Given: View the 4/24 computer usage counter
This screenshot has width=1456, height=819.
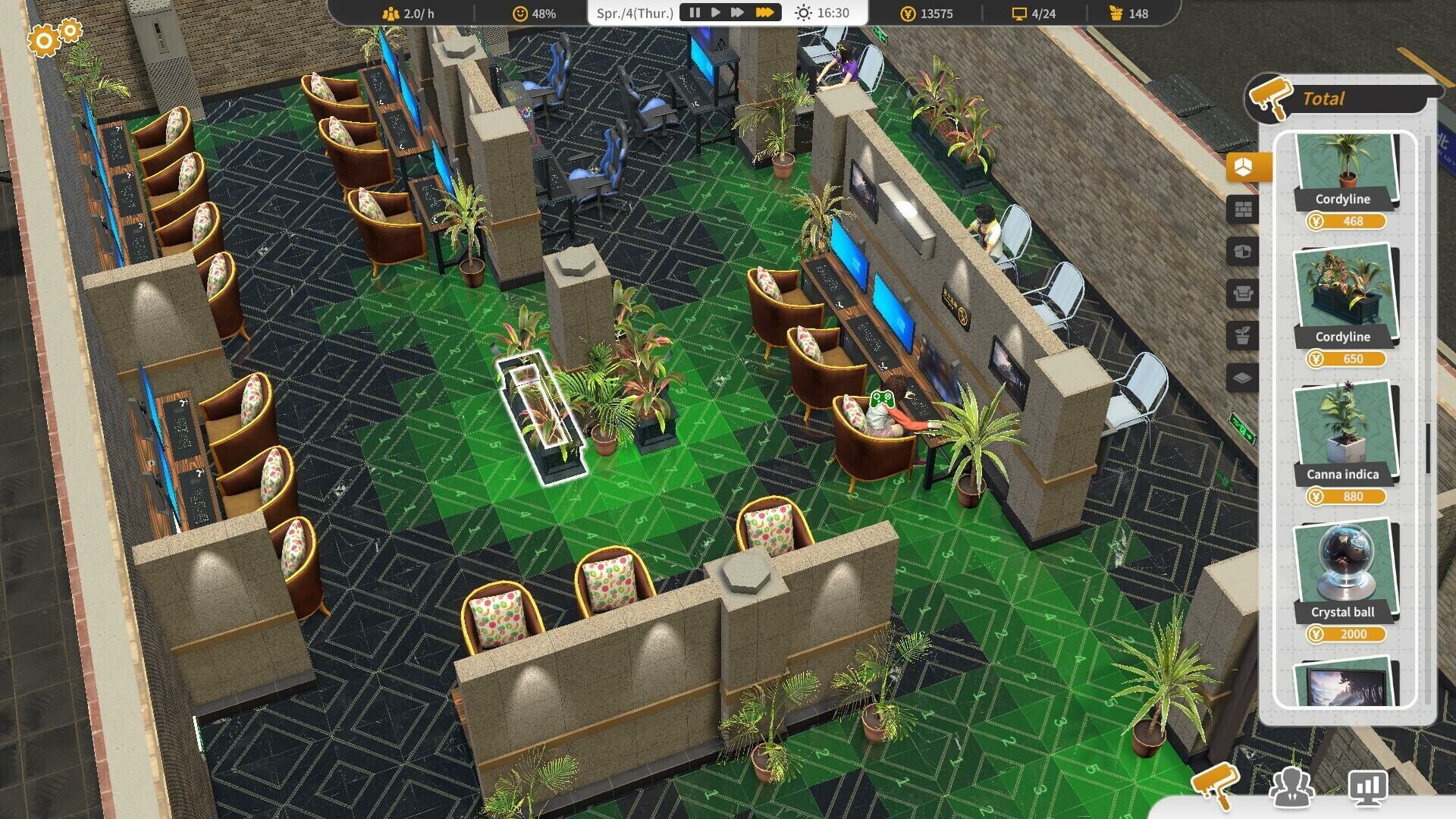Looking at the screenshot, I should coord(1031,12).
